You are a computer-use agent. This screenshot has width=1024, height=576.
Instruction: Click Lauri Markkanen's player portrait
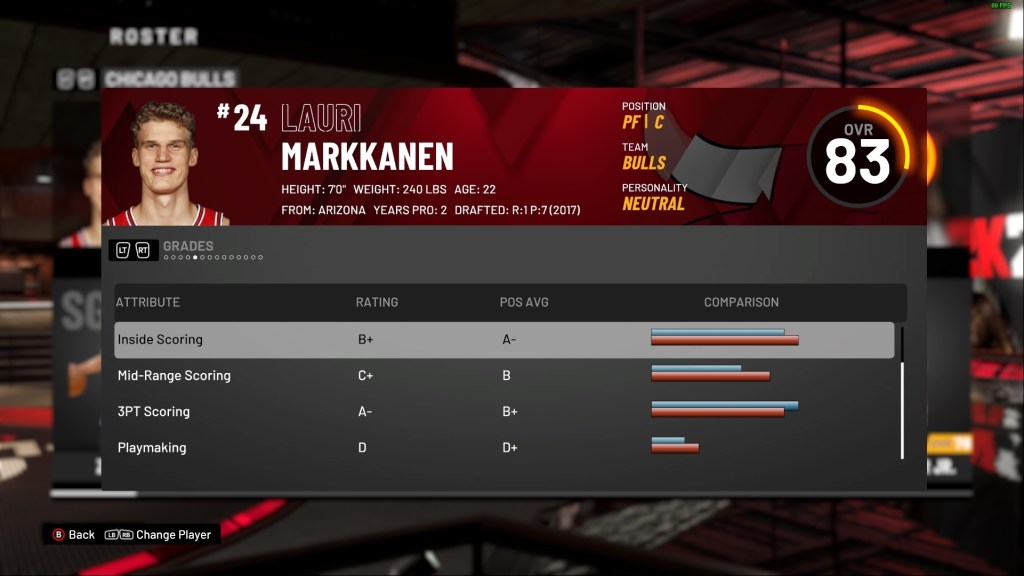167,163
